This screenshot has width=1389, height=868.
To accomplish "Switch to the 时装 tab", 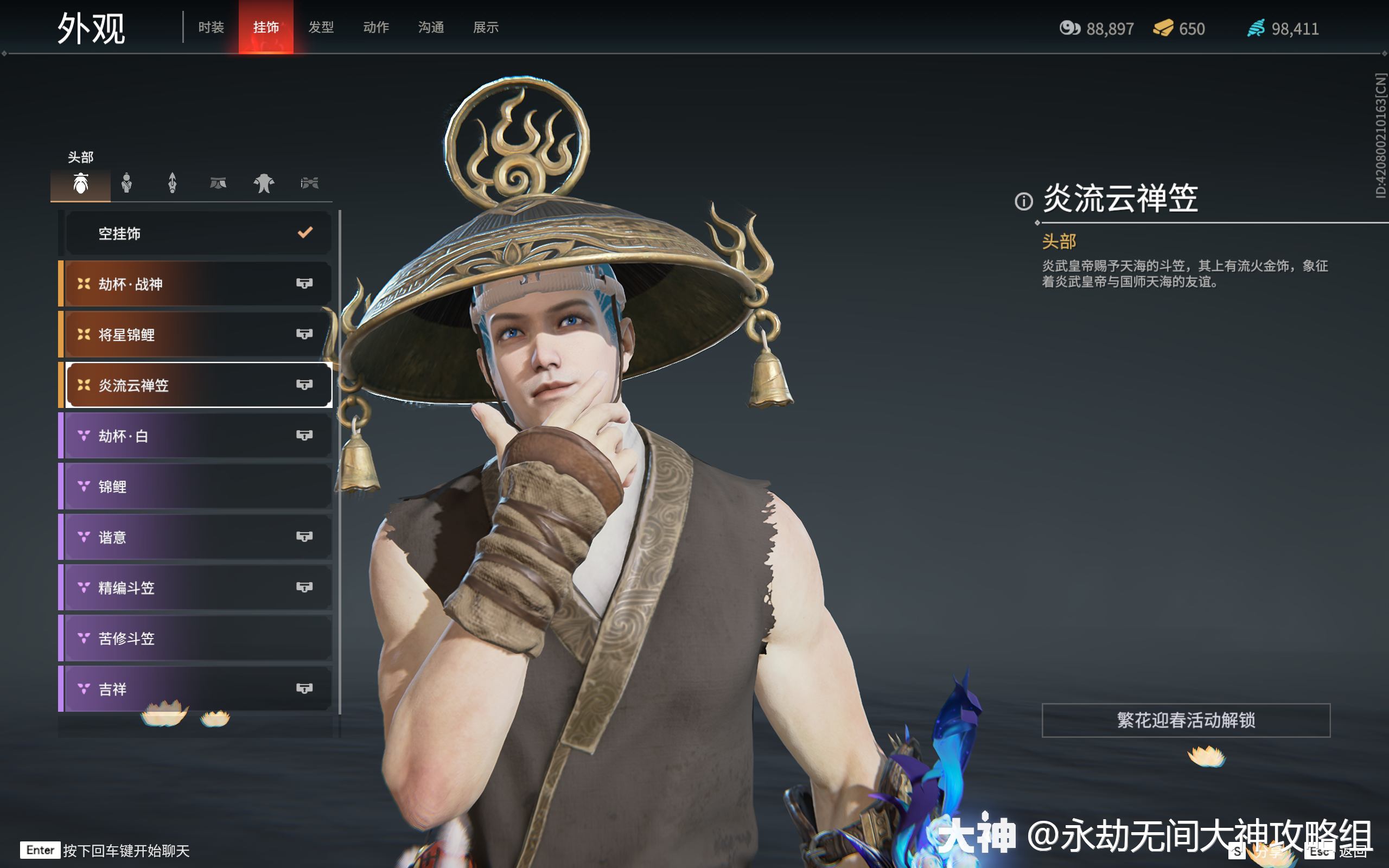I will (211, 27).
